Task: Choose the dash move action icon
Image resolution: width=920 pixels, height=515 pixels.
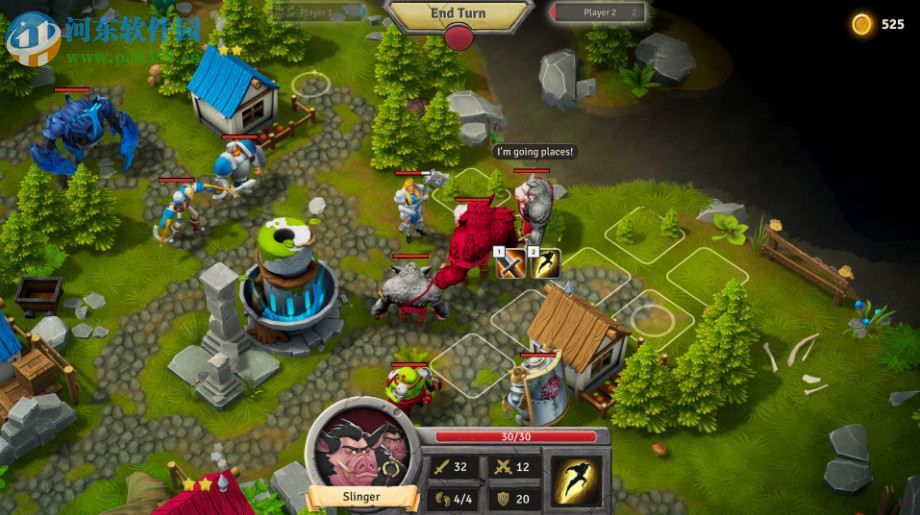Action: click(545, 263)
